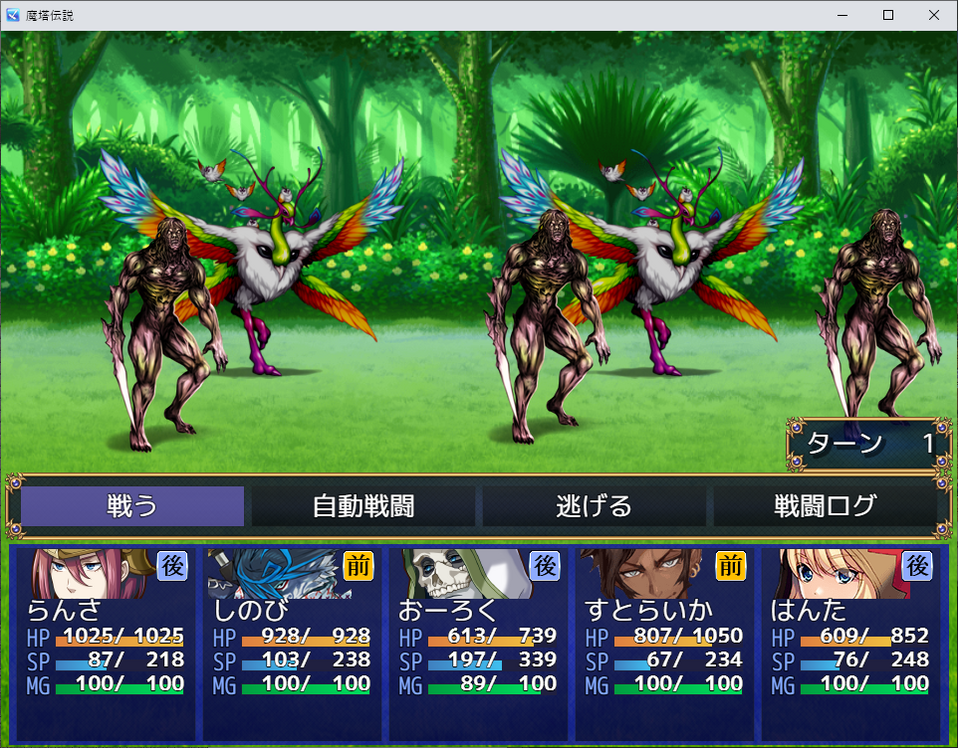Open the 戦闘ログ battle log
The height and width of the screenshot is (750, 960).
click(x=824, y=506)
